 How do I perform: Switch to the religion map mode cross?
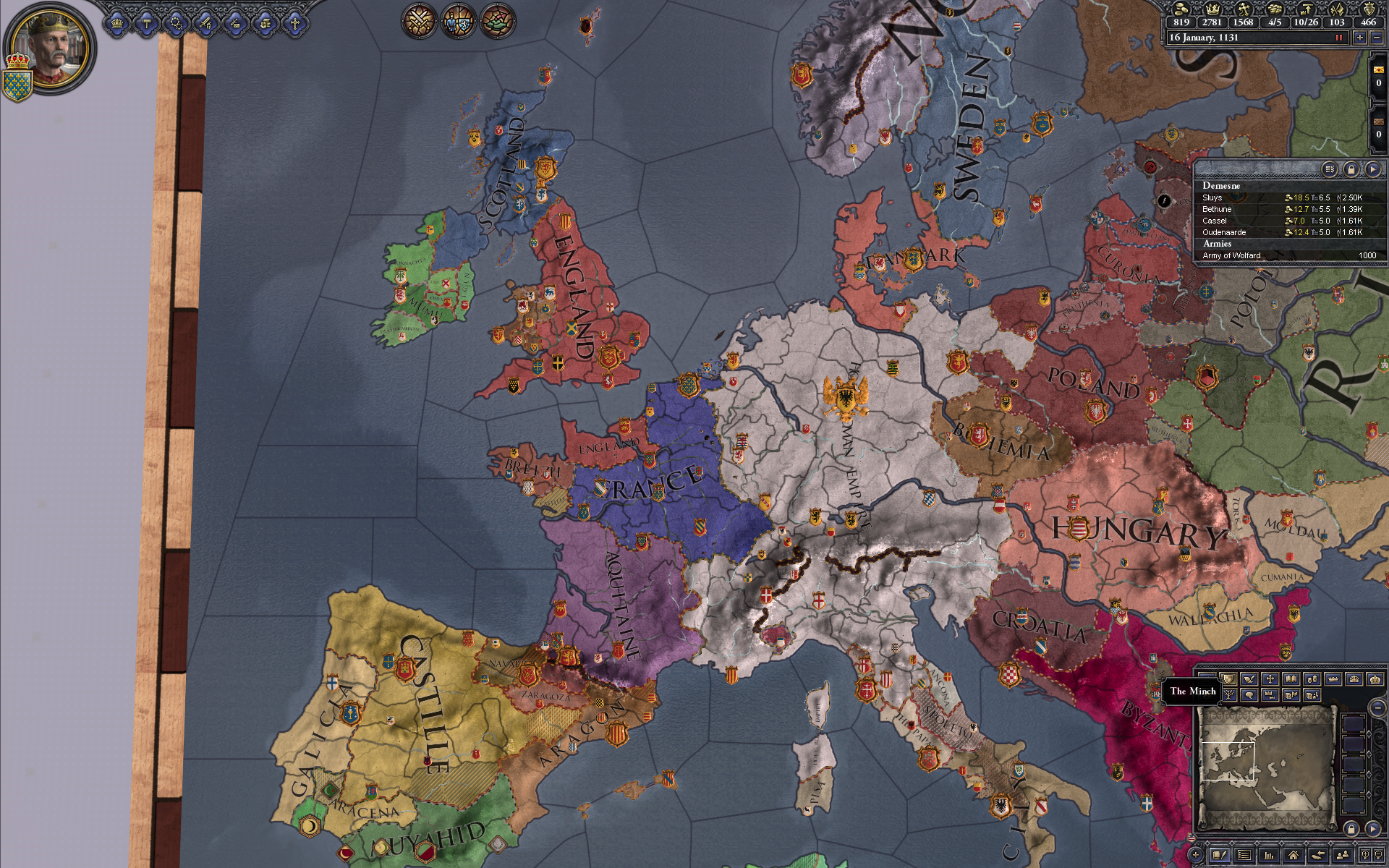point(1270,679)
